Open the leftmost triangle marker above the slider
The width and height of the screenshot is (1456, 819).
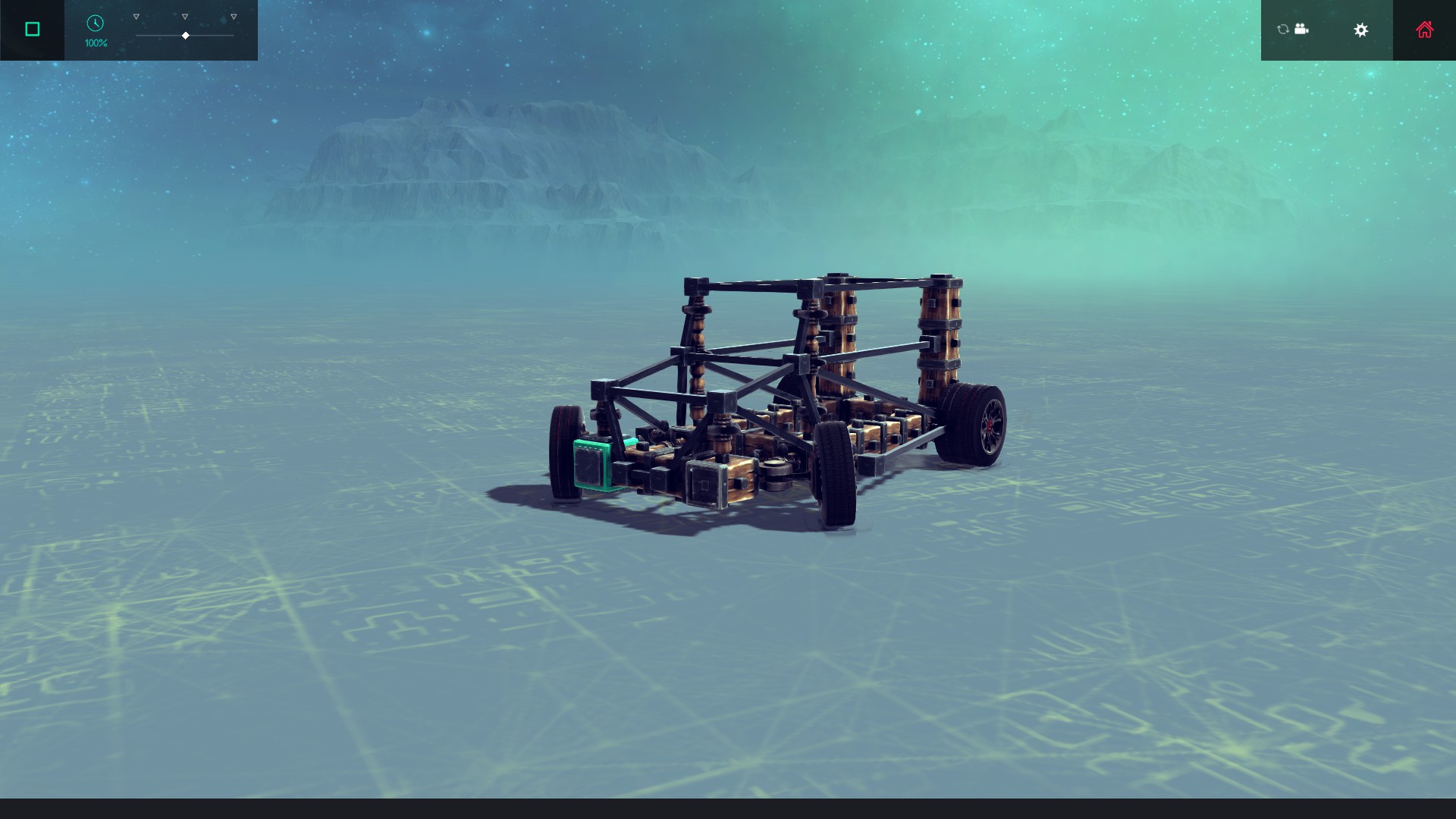136,15
